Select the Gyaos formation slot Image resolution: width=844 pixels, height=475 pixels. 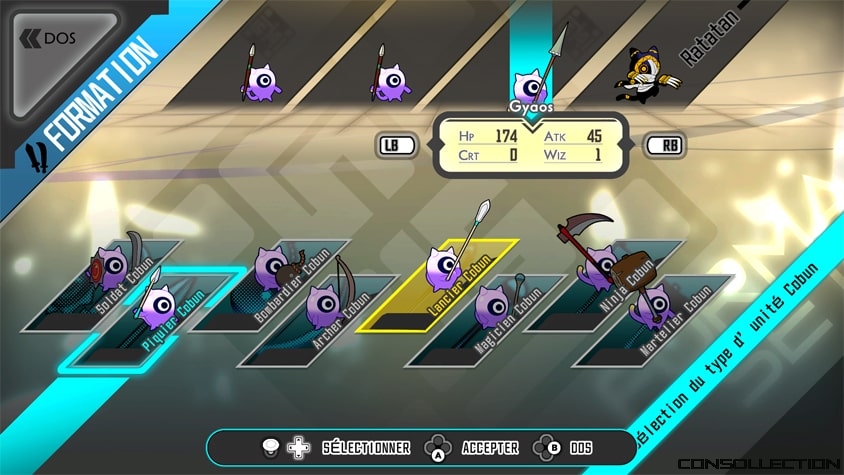(x=530, y=82)
